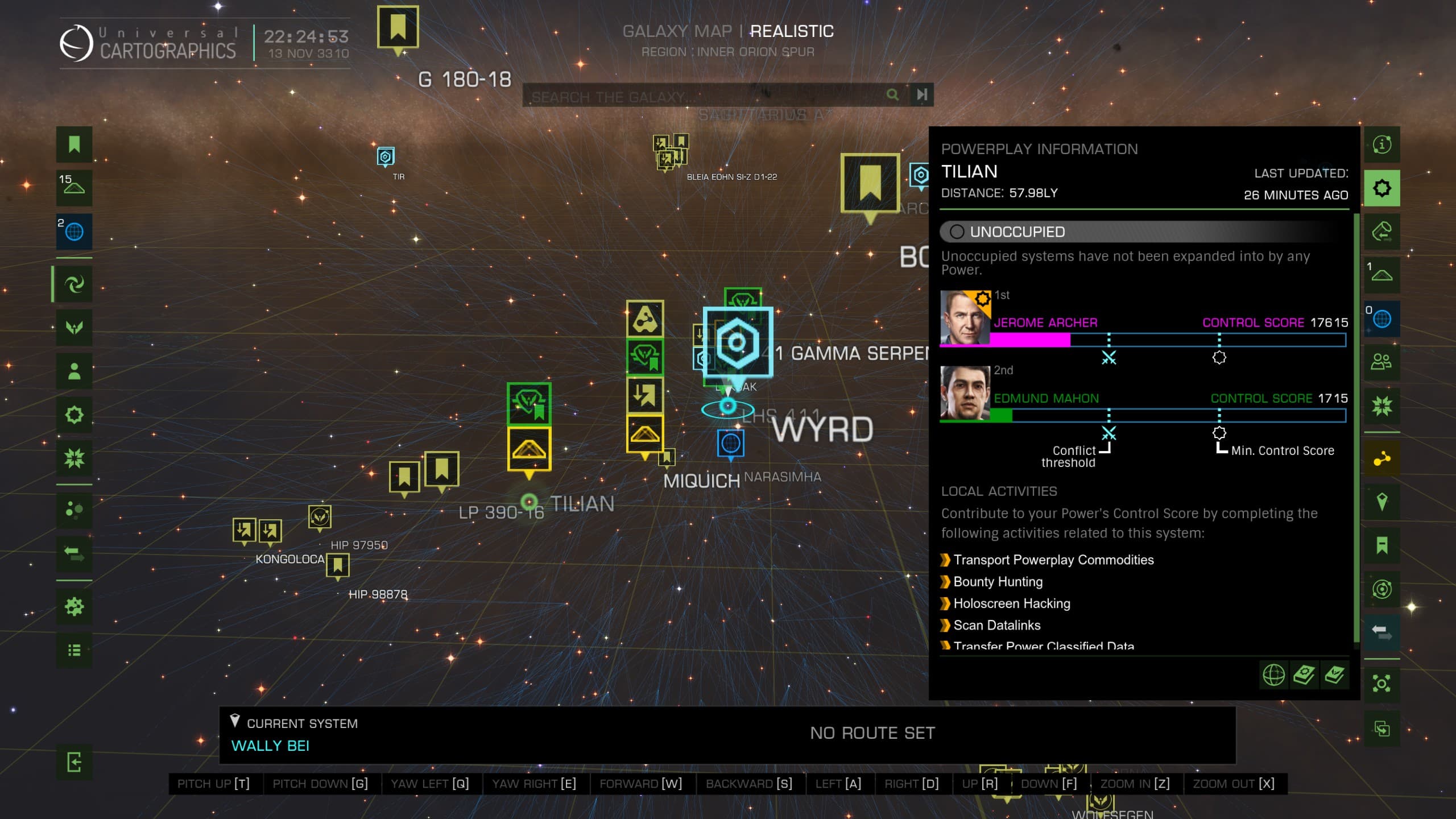The image size is (1456, 819).
Task: Select the map pin icon on right sidebar
Action: click(x=1381, y=502)
